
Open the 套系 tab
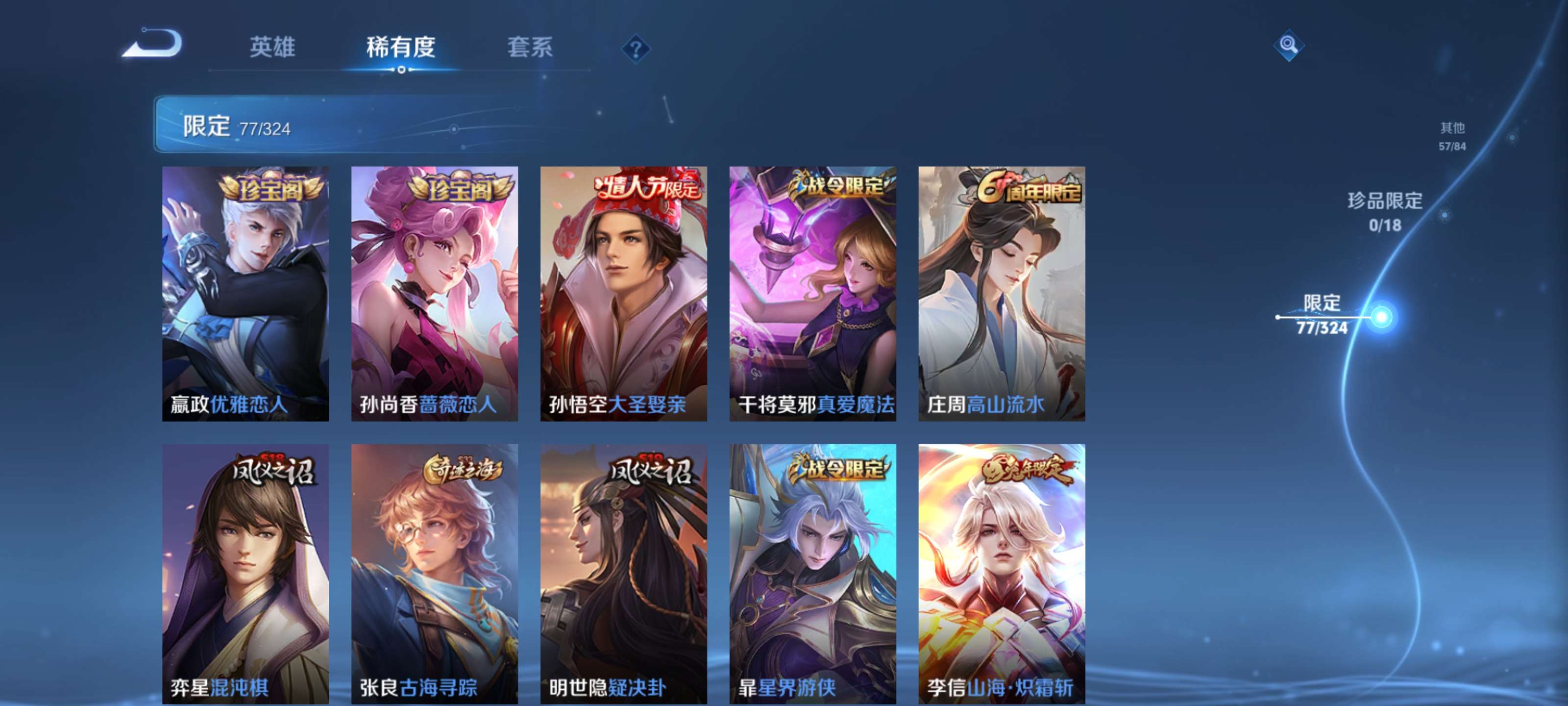click(530, 47)
